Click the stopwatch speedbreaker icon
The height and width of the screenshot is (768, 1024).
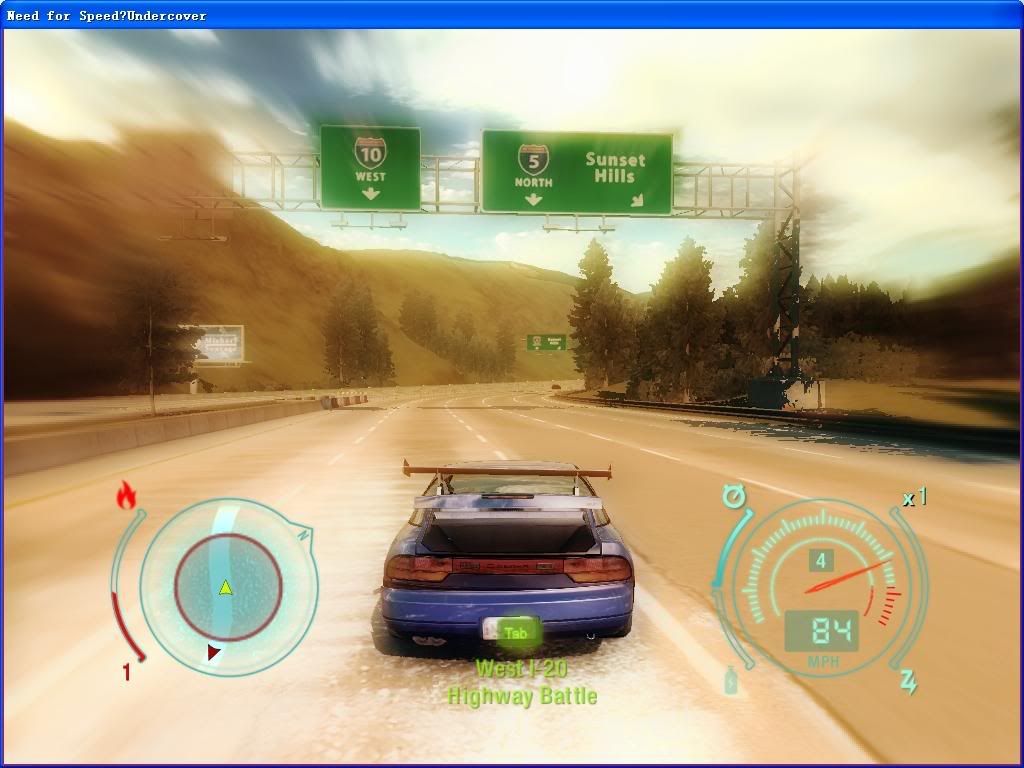click(737, 495)
